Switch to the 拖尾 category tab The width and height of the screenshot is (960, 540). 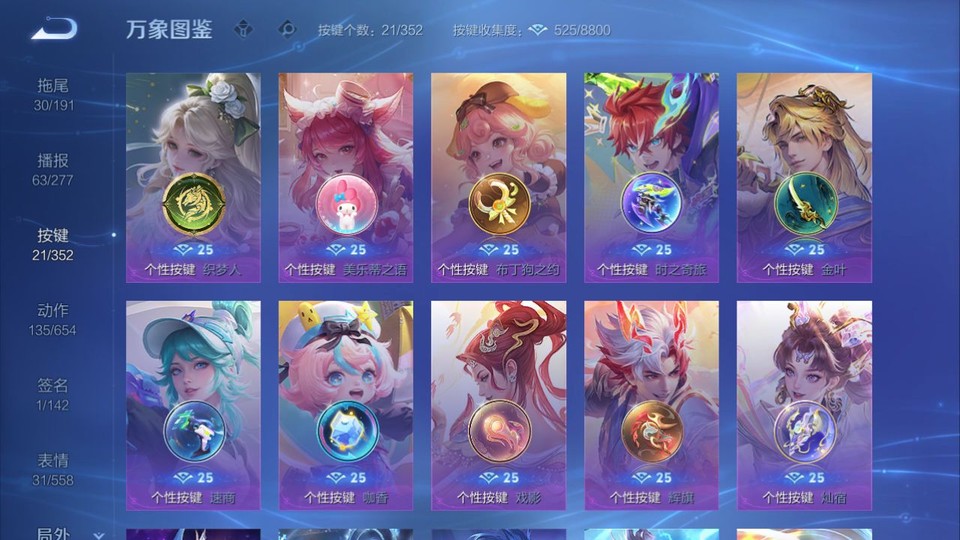[54, 95]
